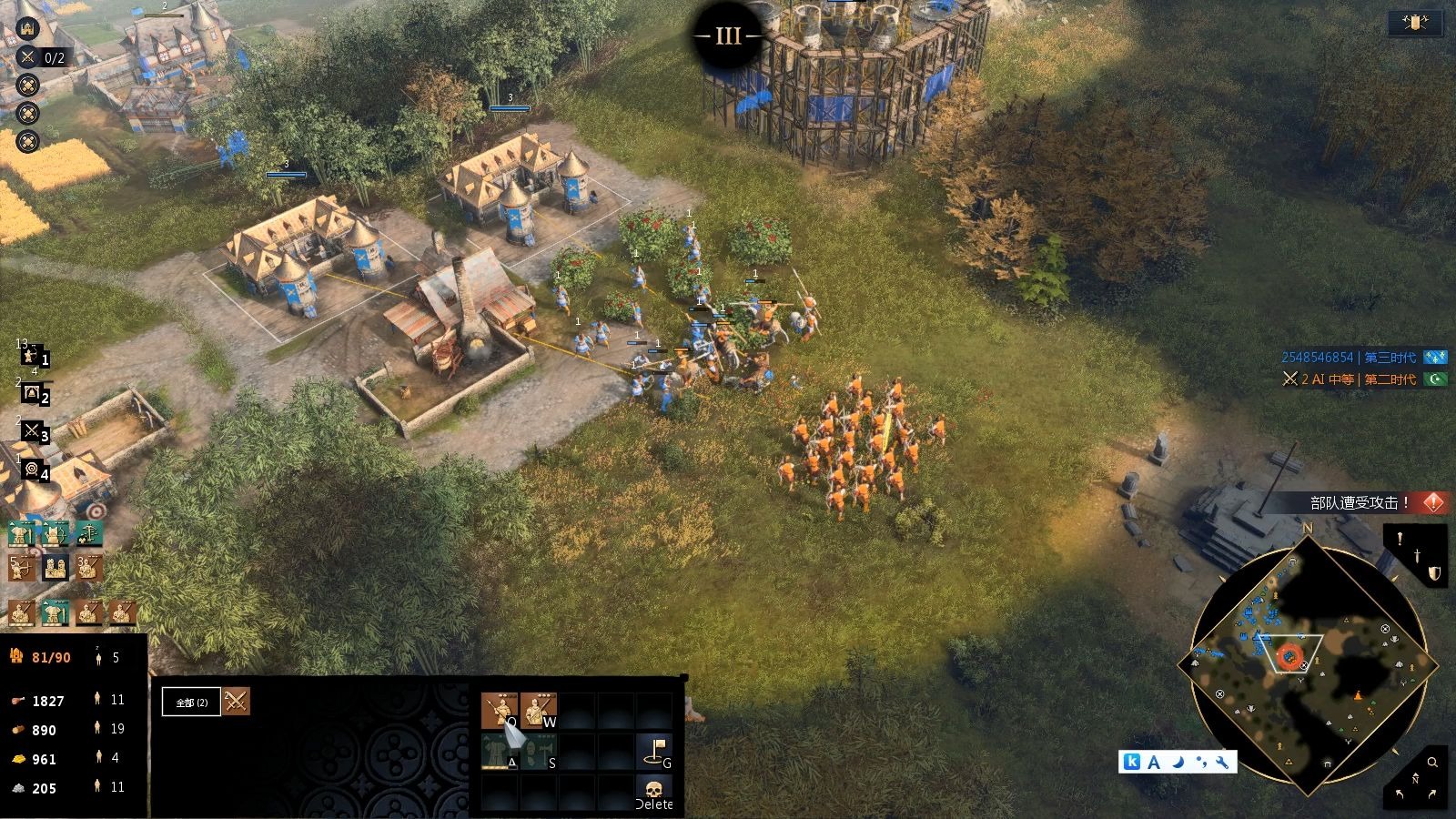Open the menu button at top right
This screenshot has height=819, width=1456.
point(1414,23)
